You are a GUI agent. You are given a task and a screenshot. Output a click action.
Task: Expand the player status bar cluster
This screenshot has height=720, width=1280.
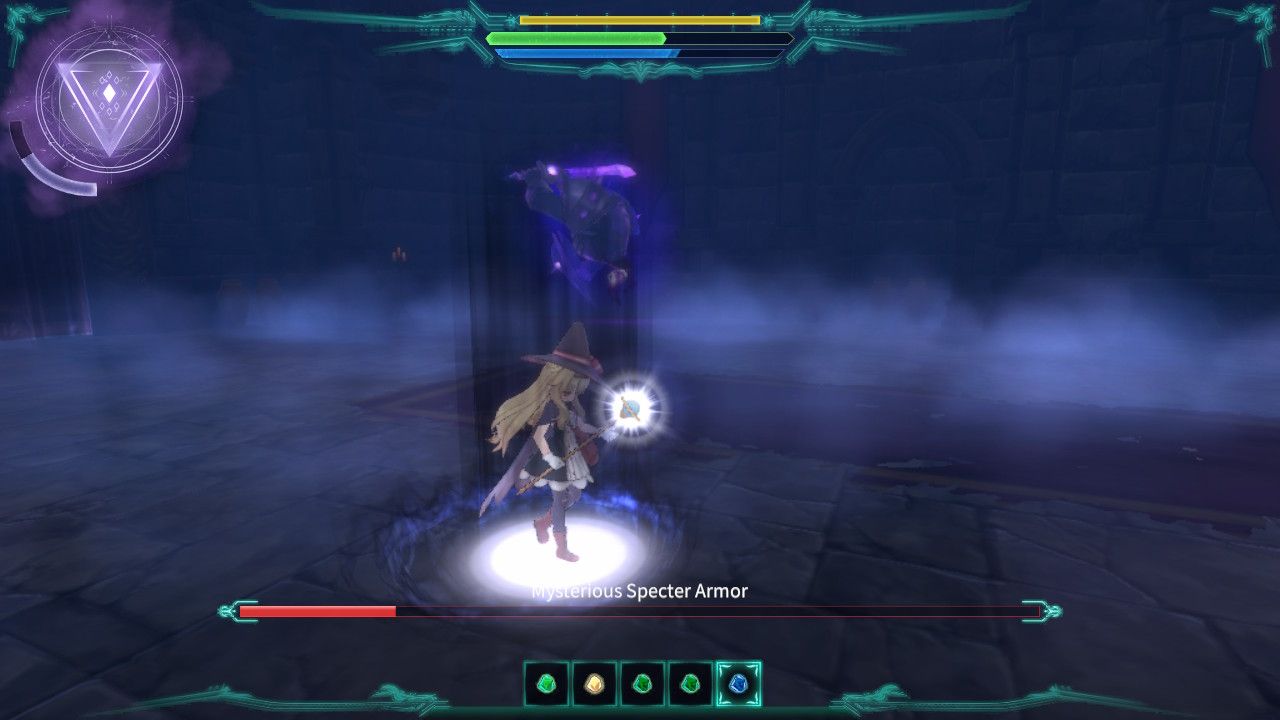(x=640, y=35)
